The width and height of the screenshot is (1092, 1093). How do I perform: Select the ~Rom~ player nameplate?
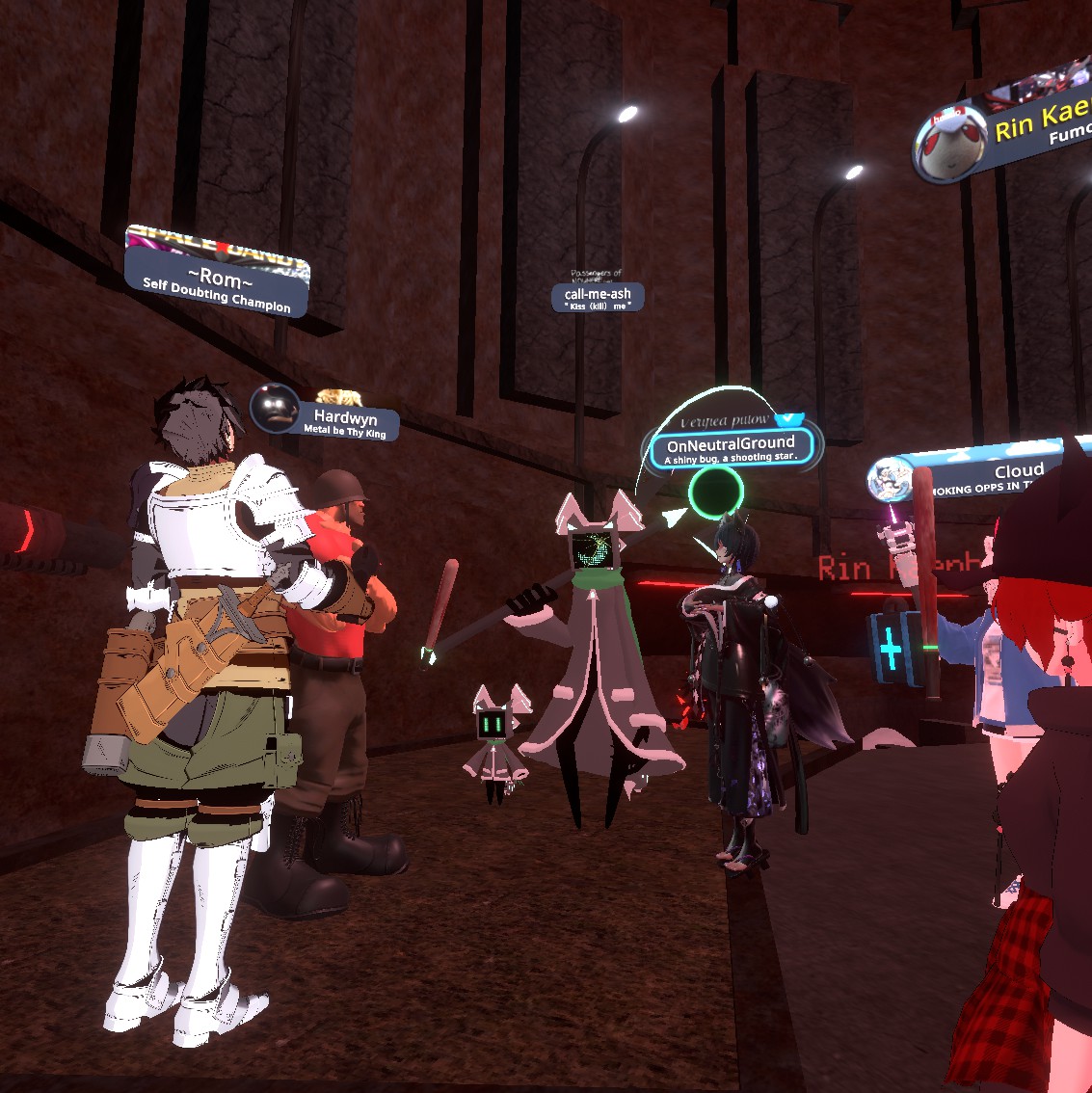coord(218,281)
